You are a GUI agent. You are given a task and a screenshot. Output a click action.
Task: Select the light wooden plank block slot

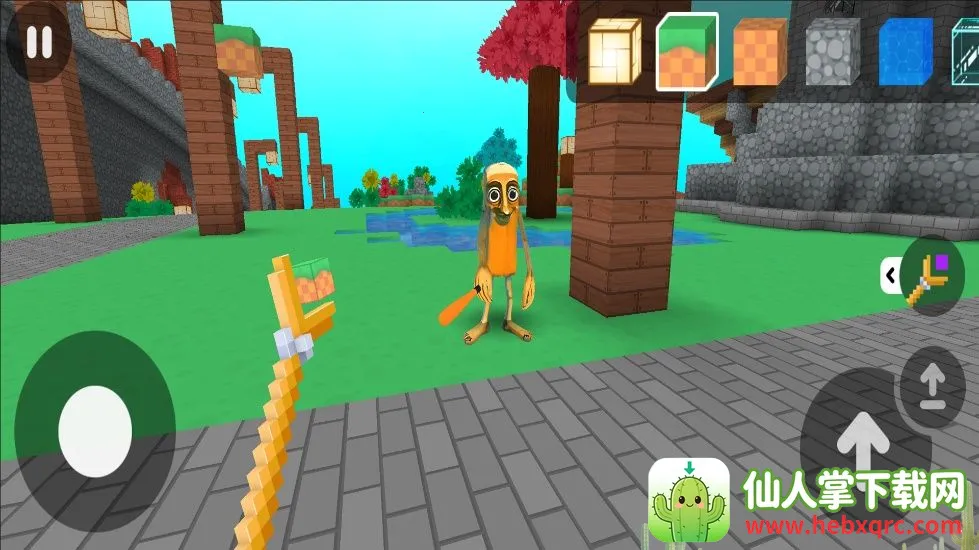tap(612, 50)
